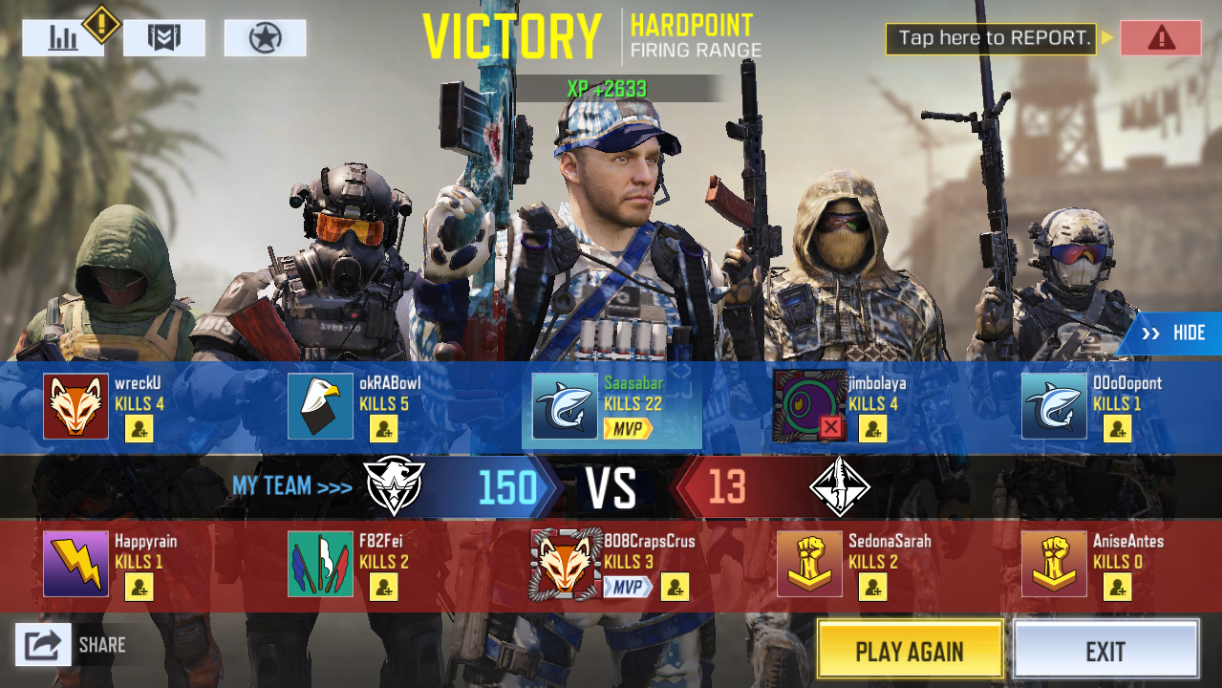Add okRABowl as a friend

[x=383, y=429]
